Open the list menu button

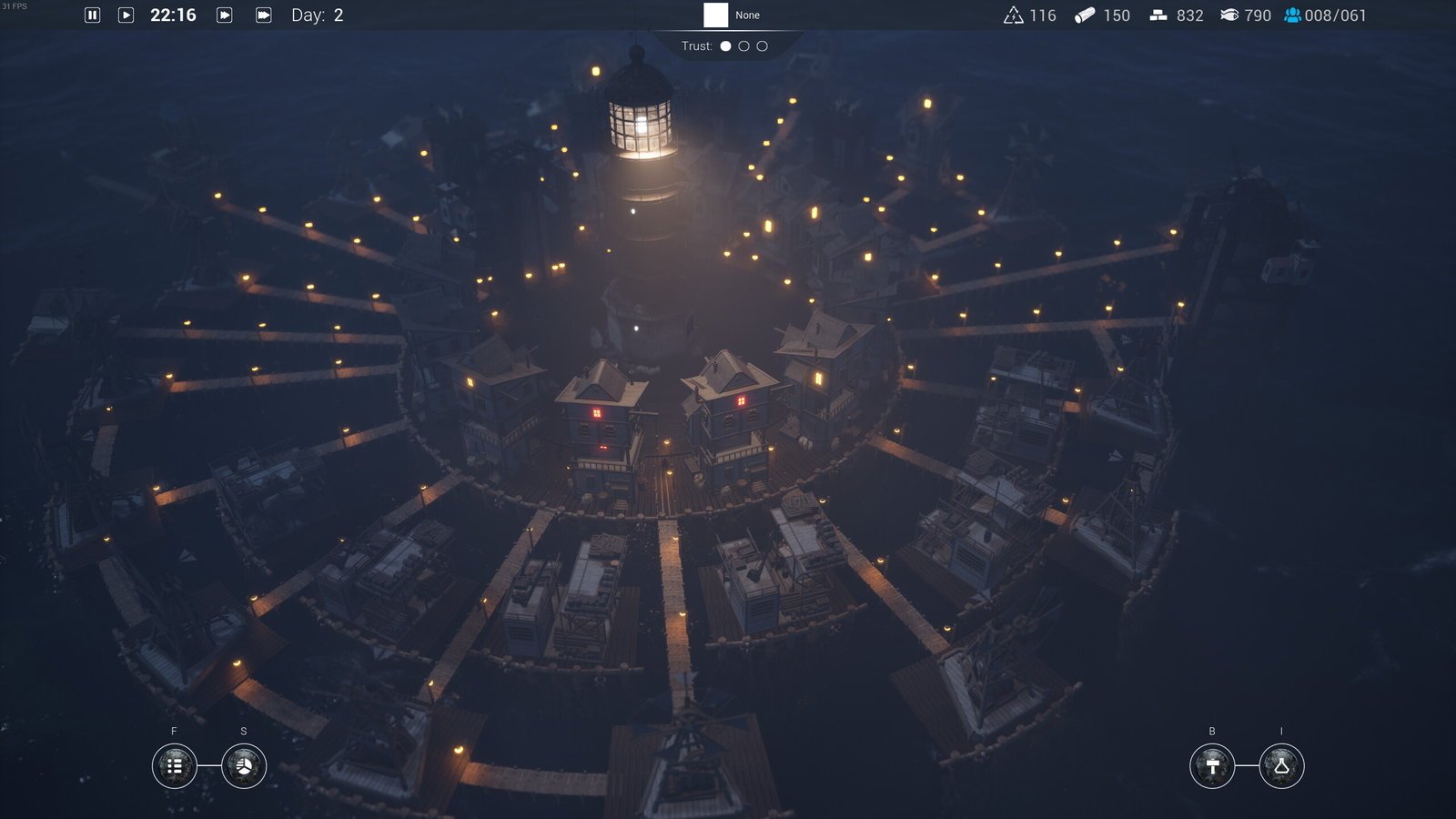[175, 766]
